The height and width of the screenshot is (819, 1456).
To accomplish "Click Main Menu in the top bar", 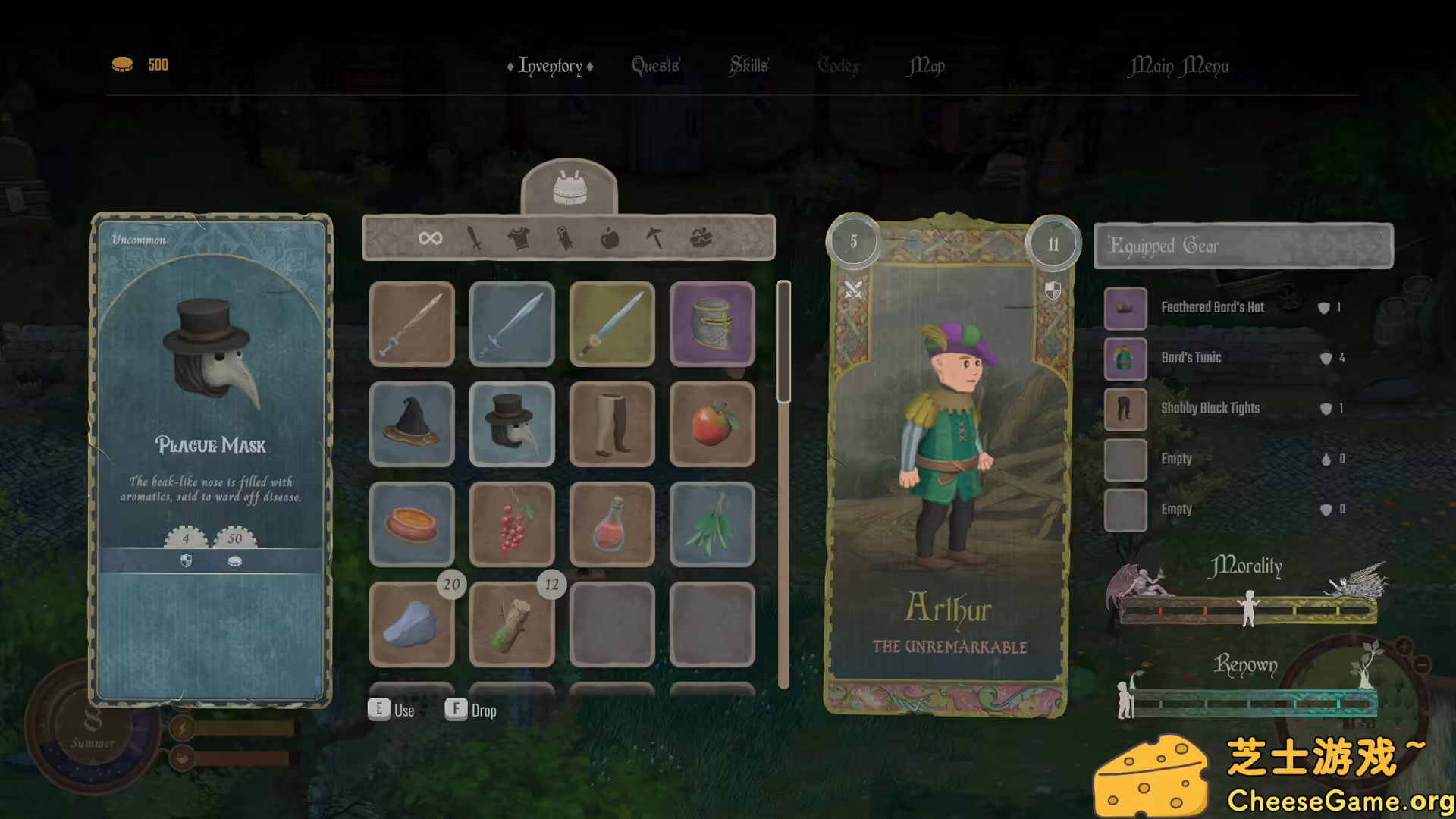I will point(1178,66).
